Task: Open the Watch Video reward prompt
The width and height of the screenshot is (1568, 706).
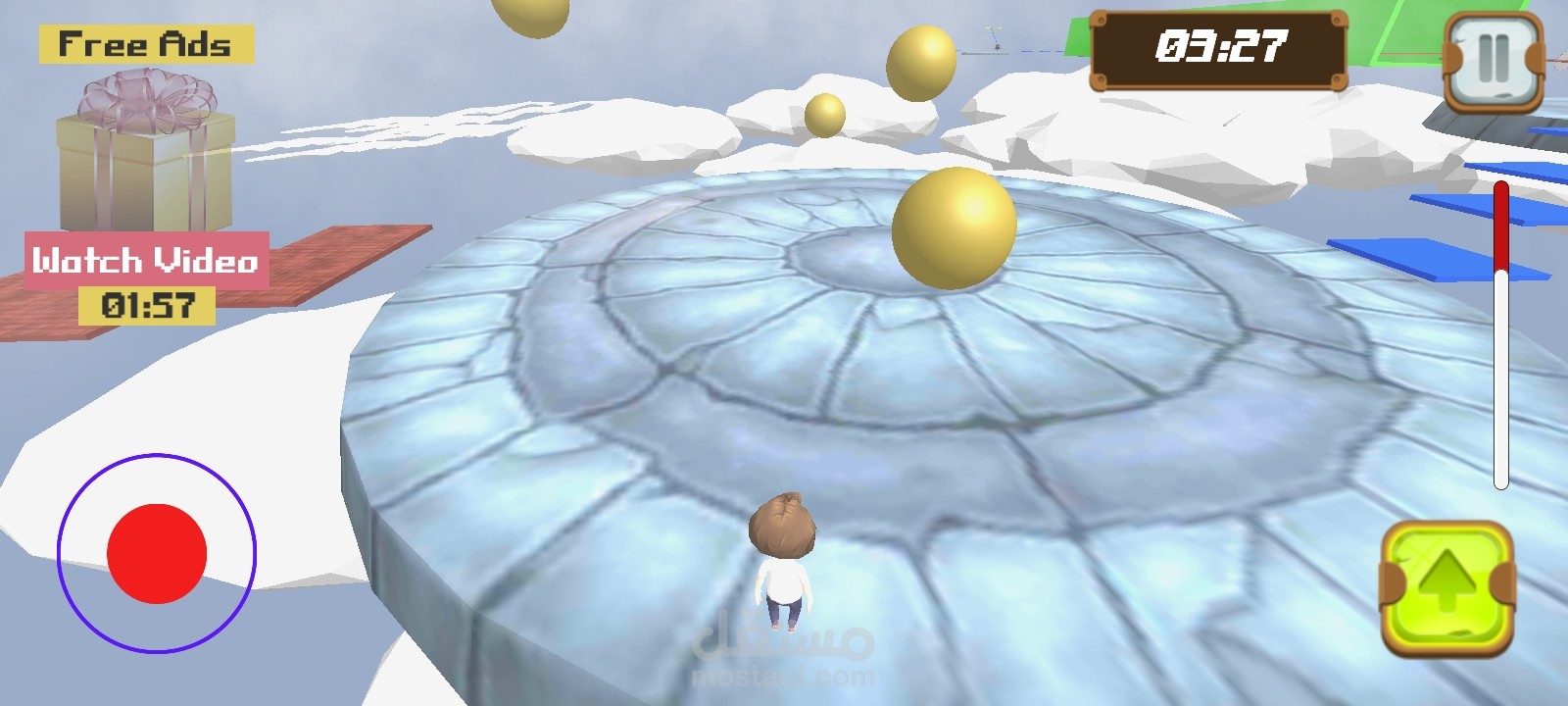Action: [x=145, y=260]
